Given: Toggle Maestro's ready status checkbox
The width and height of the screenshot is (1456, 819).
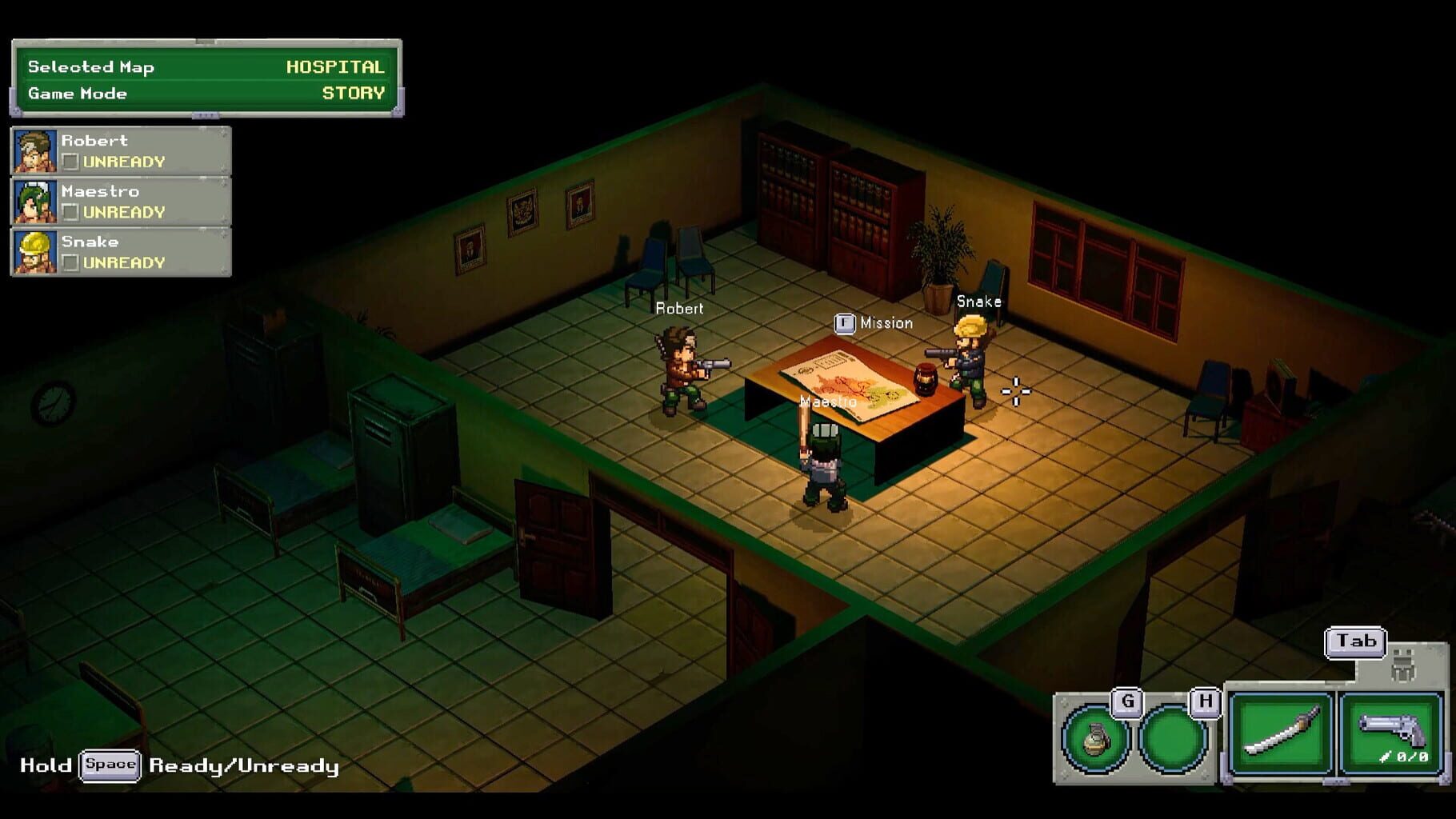Looking at the screenshot, I should [72, 213].
